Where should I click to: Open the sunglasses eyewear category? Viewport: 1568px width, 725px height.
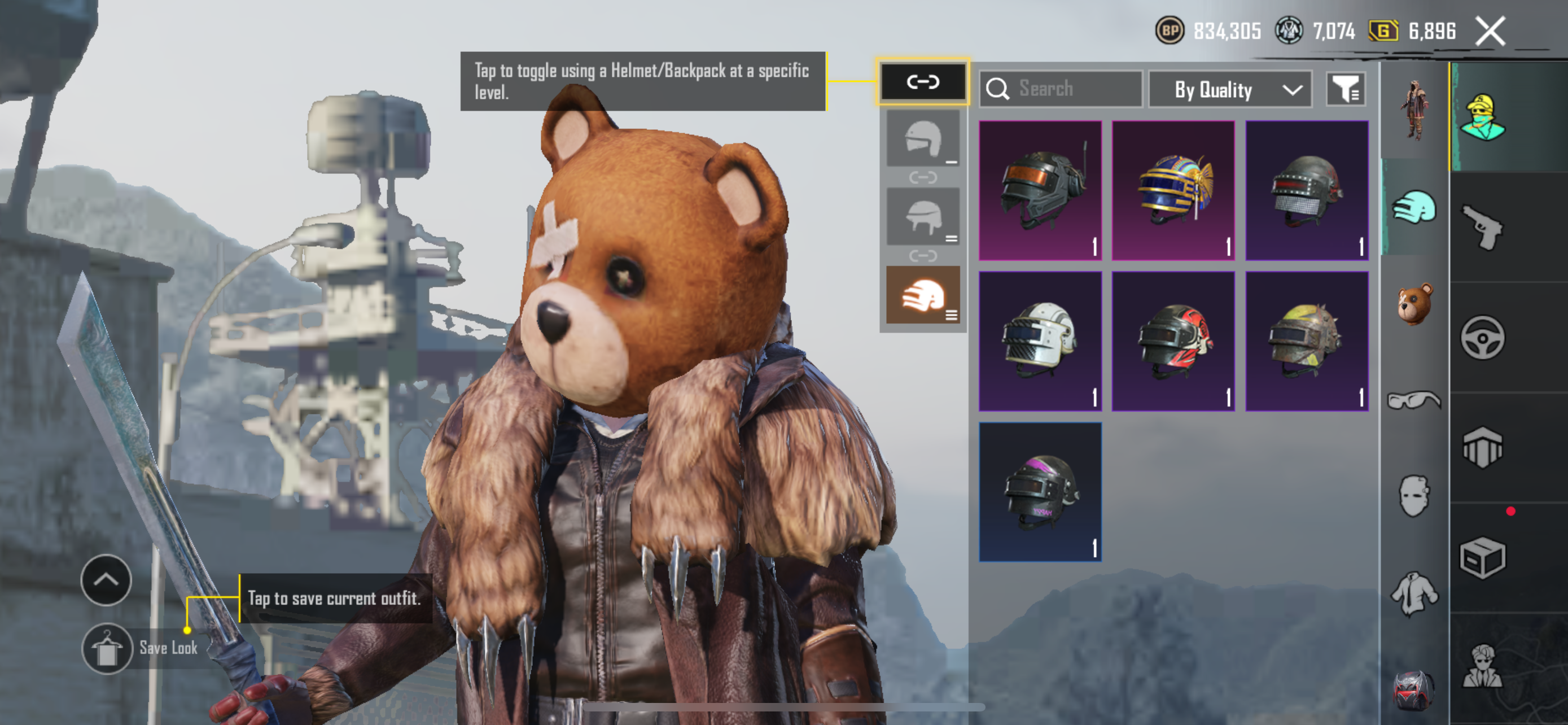[x=1414, y=400]
